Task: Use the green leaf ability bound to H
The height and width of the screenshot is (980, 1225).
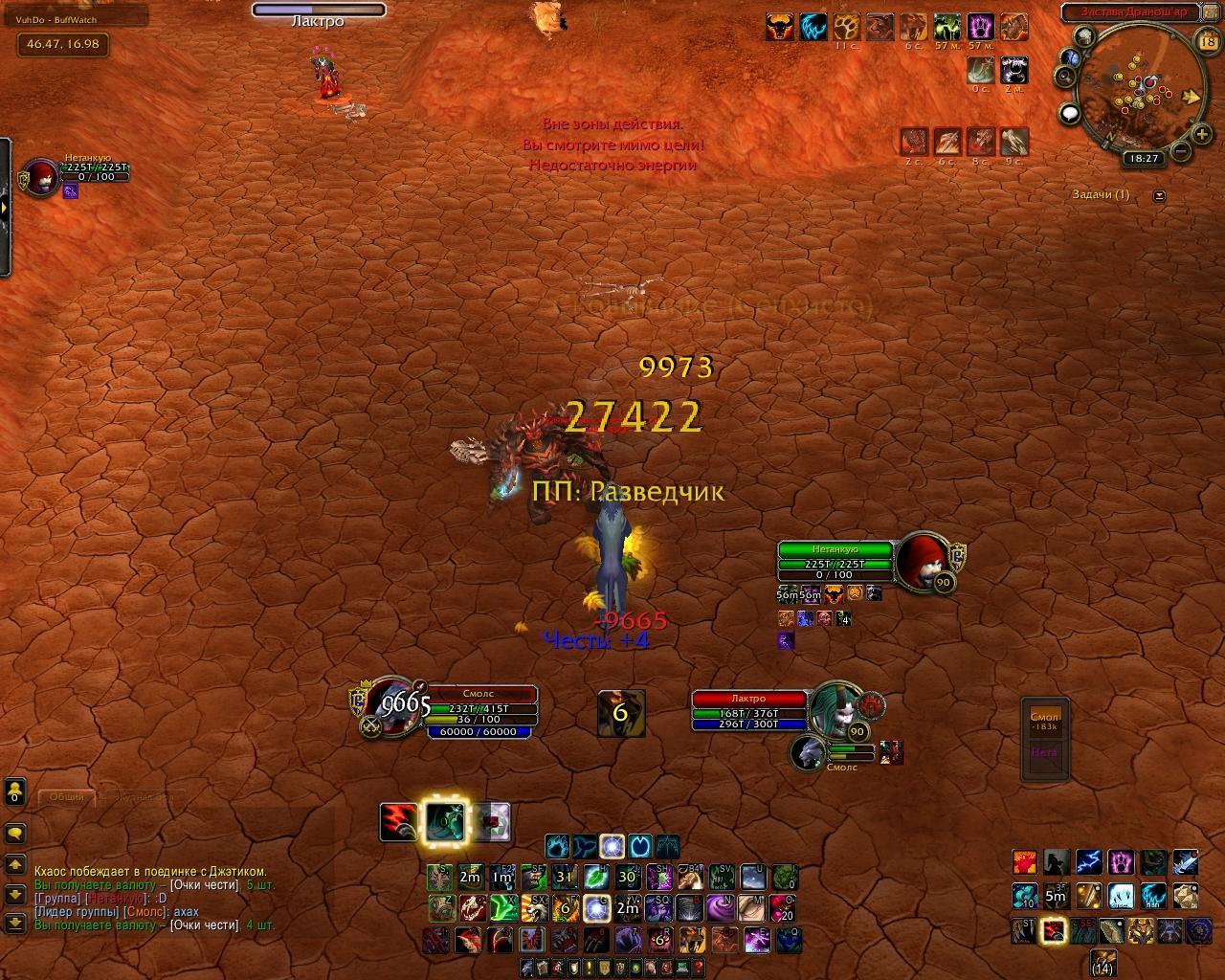Action: (596, 876)
